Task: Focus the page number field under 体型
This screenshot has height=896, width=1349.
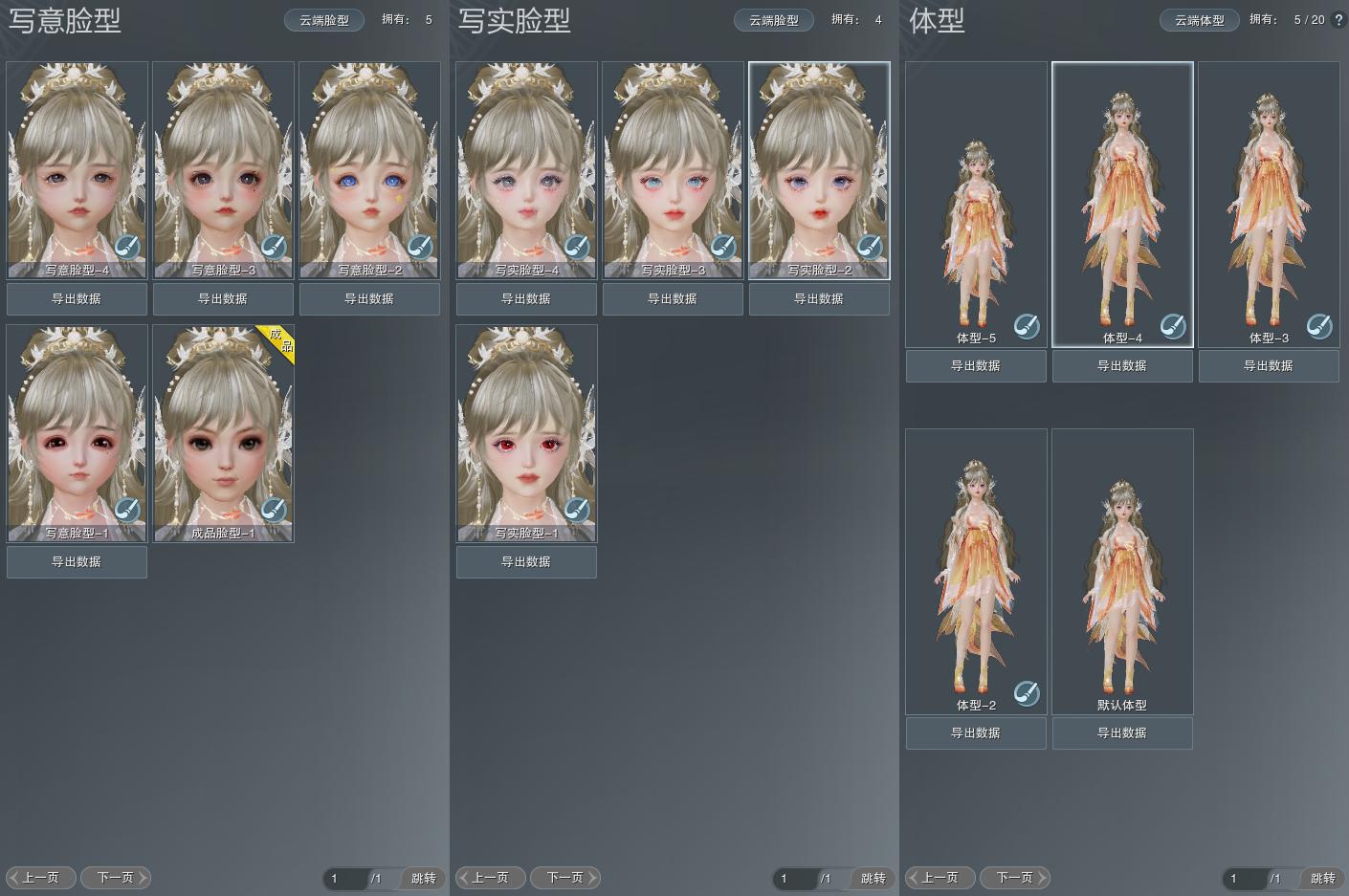Action: pos(1245,878)
